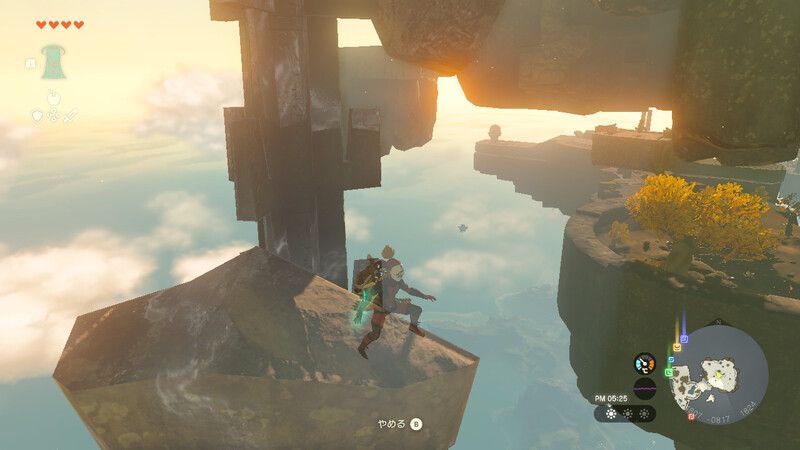
Task: Select the green Ascend ability icon
Action: pos(51,61)
